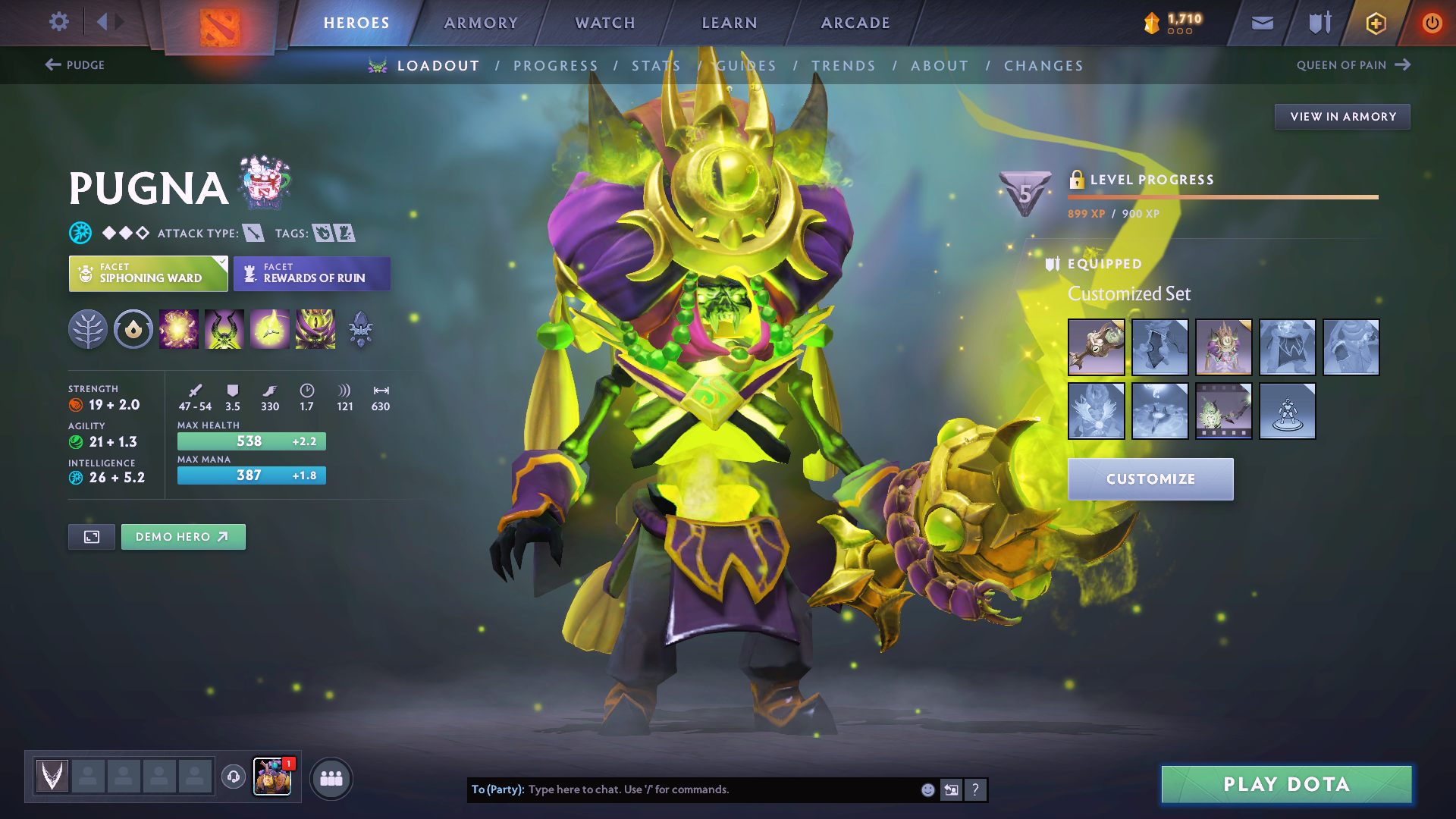Click the settings gear icon

click(58, 22)
